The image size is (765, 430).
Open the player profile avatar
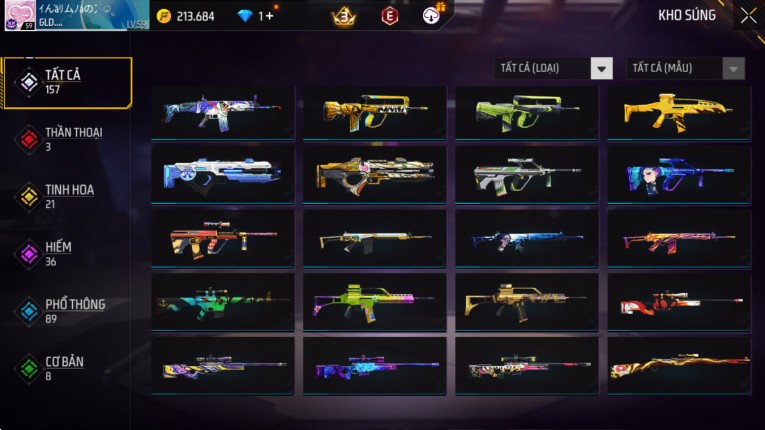(x=18, y=15)
